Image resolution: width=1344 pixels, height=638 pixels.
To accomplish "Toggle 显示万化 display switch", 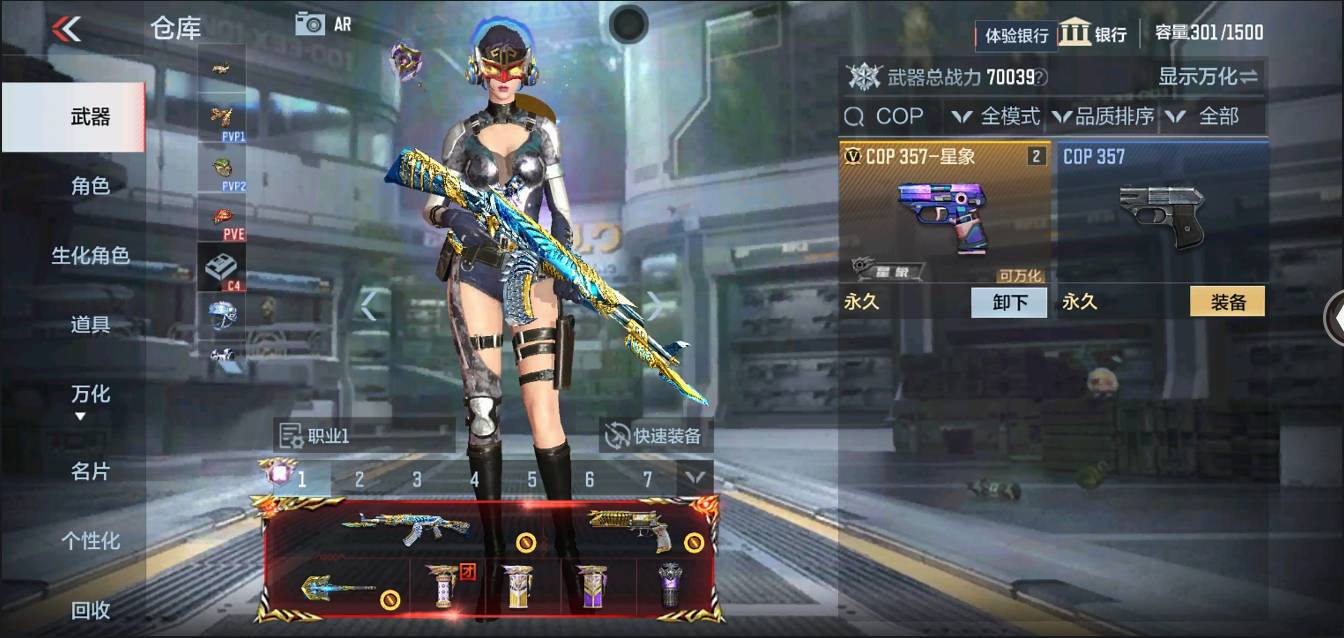I will point(1208,77).
